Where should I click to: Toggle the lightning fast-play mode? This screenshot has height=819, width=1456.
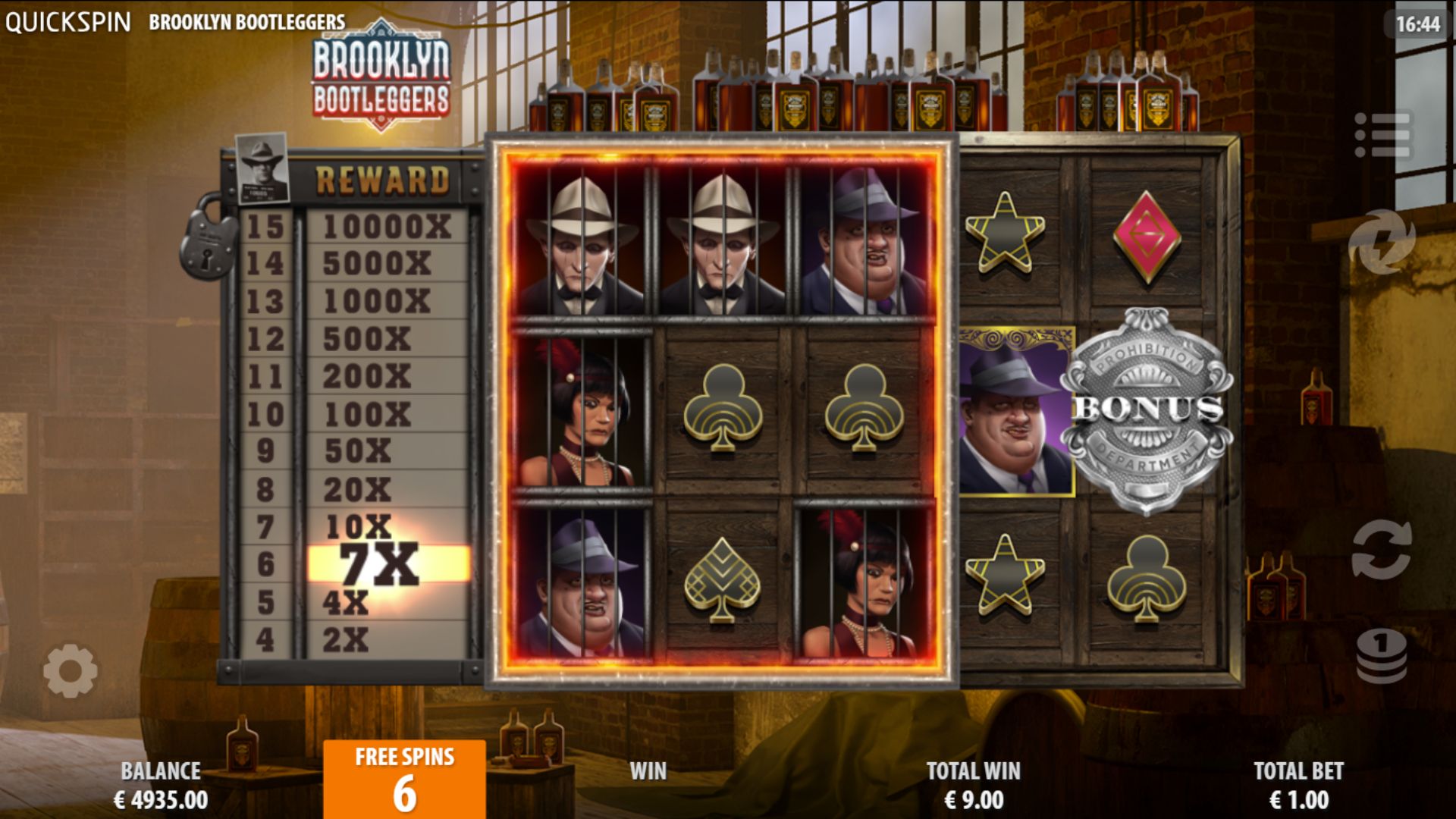tap(1382, 242)
